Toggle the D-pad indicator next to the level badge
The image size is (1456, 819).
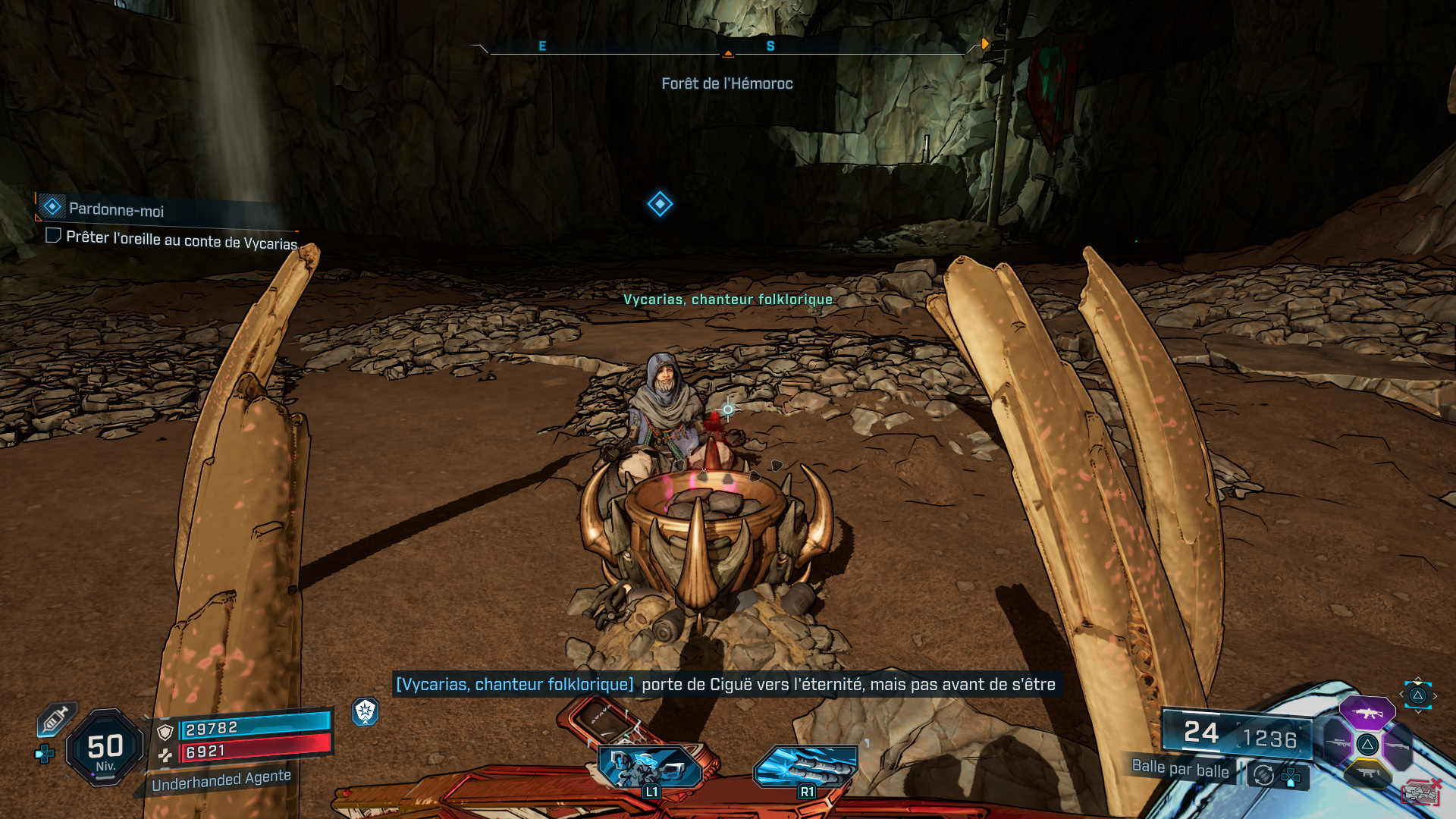[44, 752]
